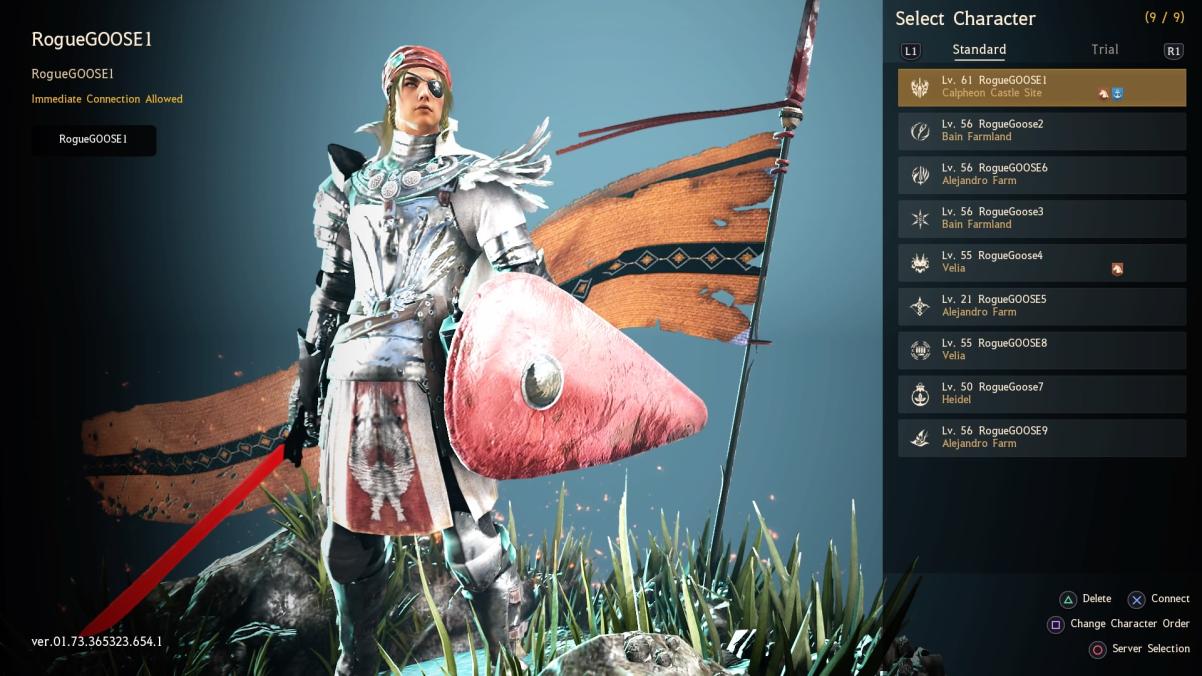
Task: Select the Lv. 21 RogueGOOSE5 character
Action: click(1041, 306)
